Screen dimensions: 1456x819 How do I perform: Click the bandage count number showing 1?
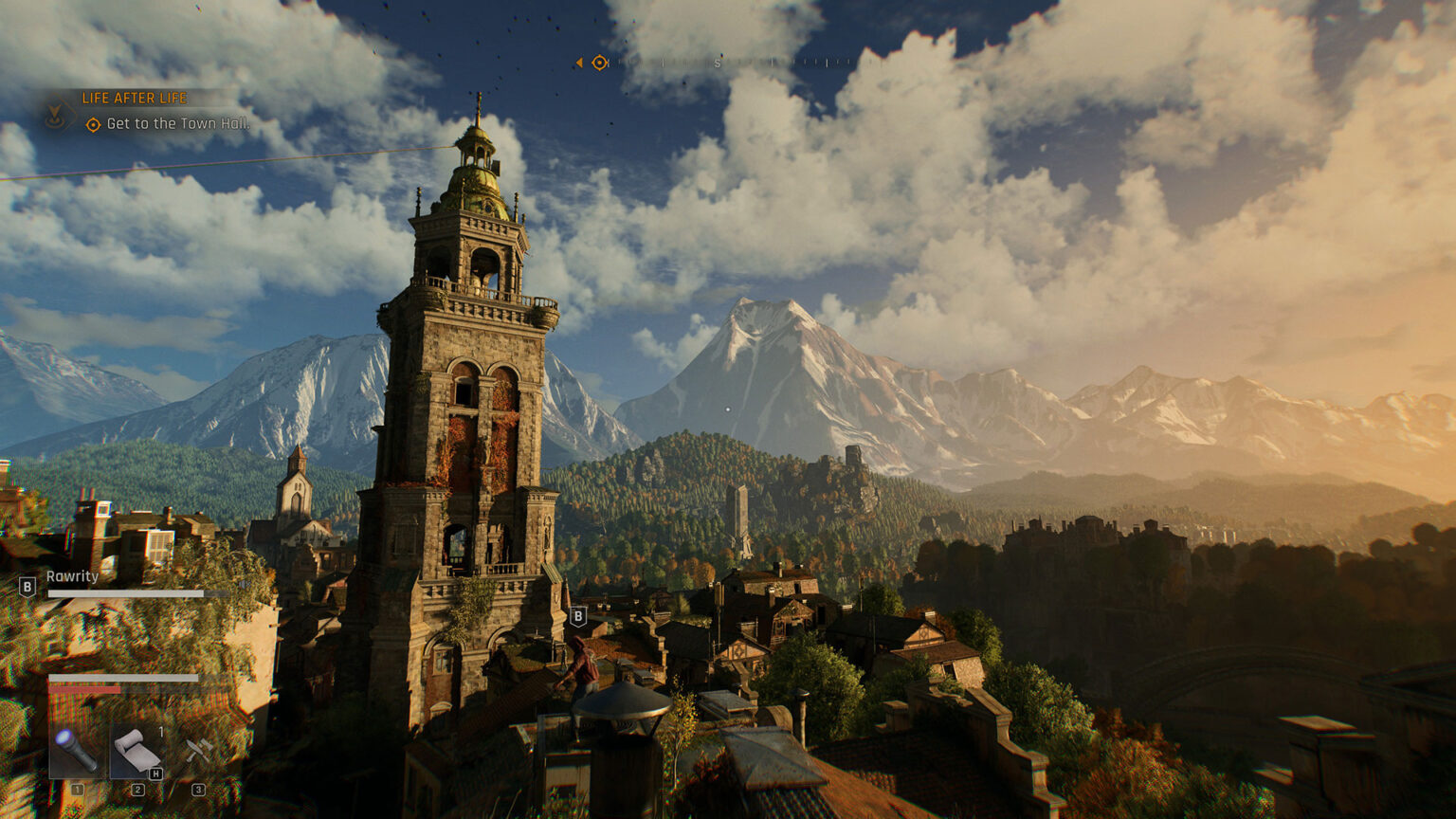pyautogui.click(x=161, y=732)
